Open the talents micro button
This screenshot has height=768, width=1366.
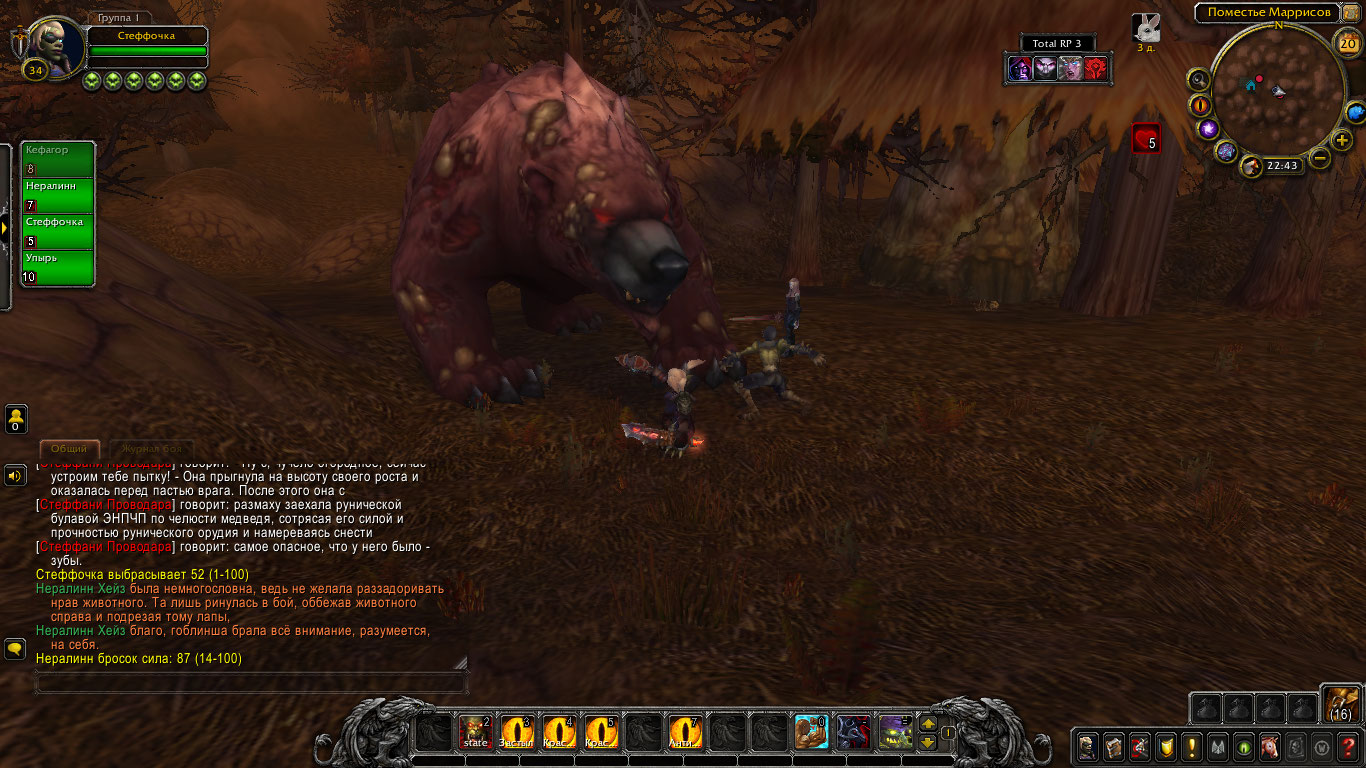pos(1139,746)
